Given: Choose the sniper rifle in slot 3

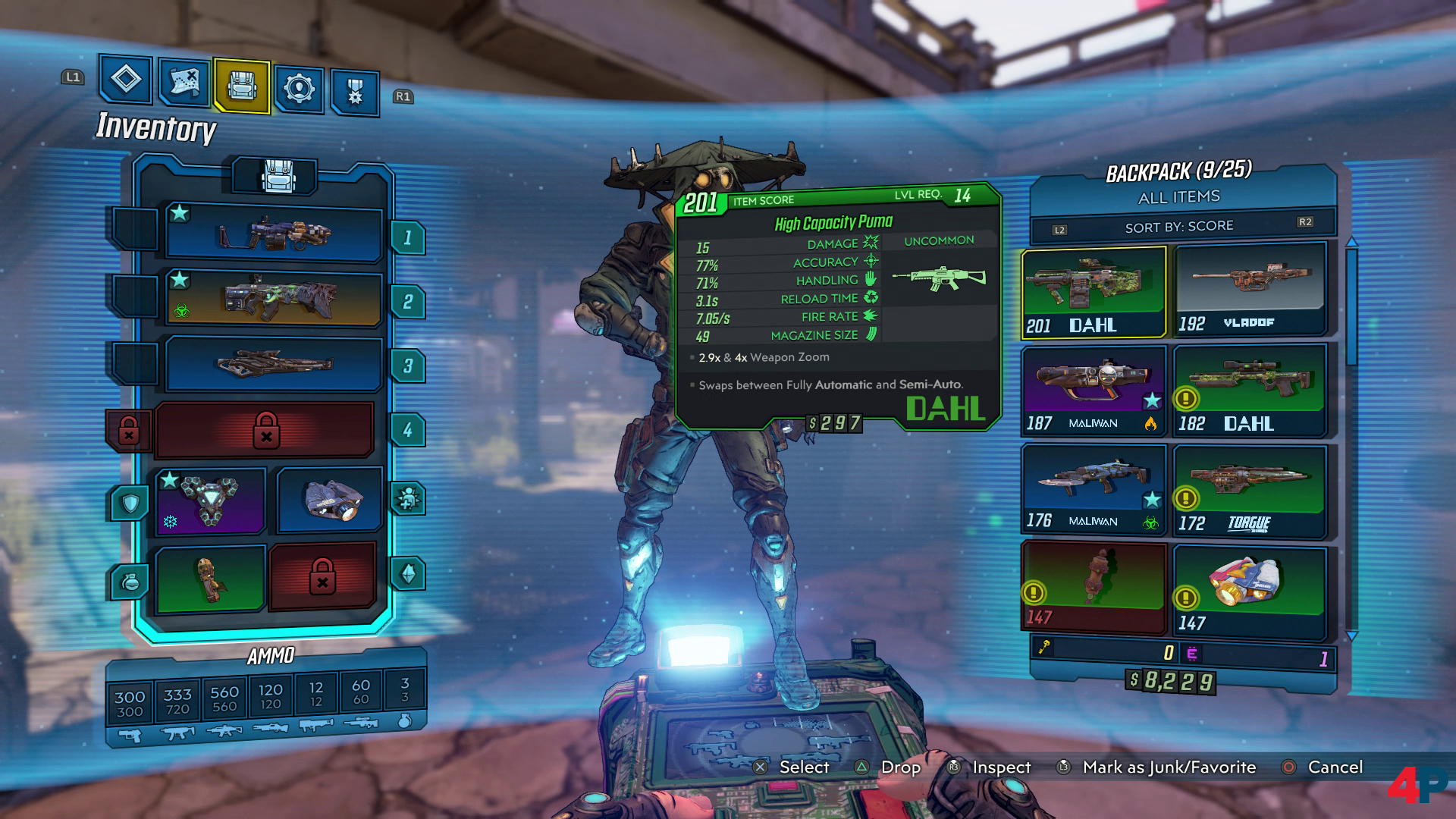Looking at the screenshot, I should (273, 364).
